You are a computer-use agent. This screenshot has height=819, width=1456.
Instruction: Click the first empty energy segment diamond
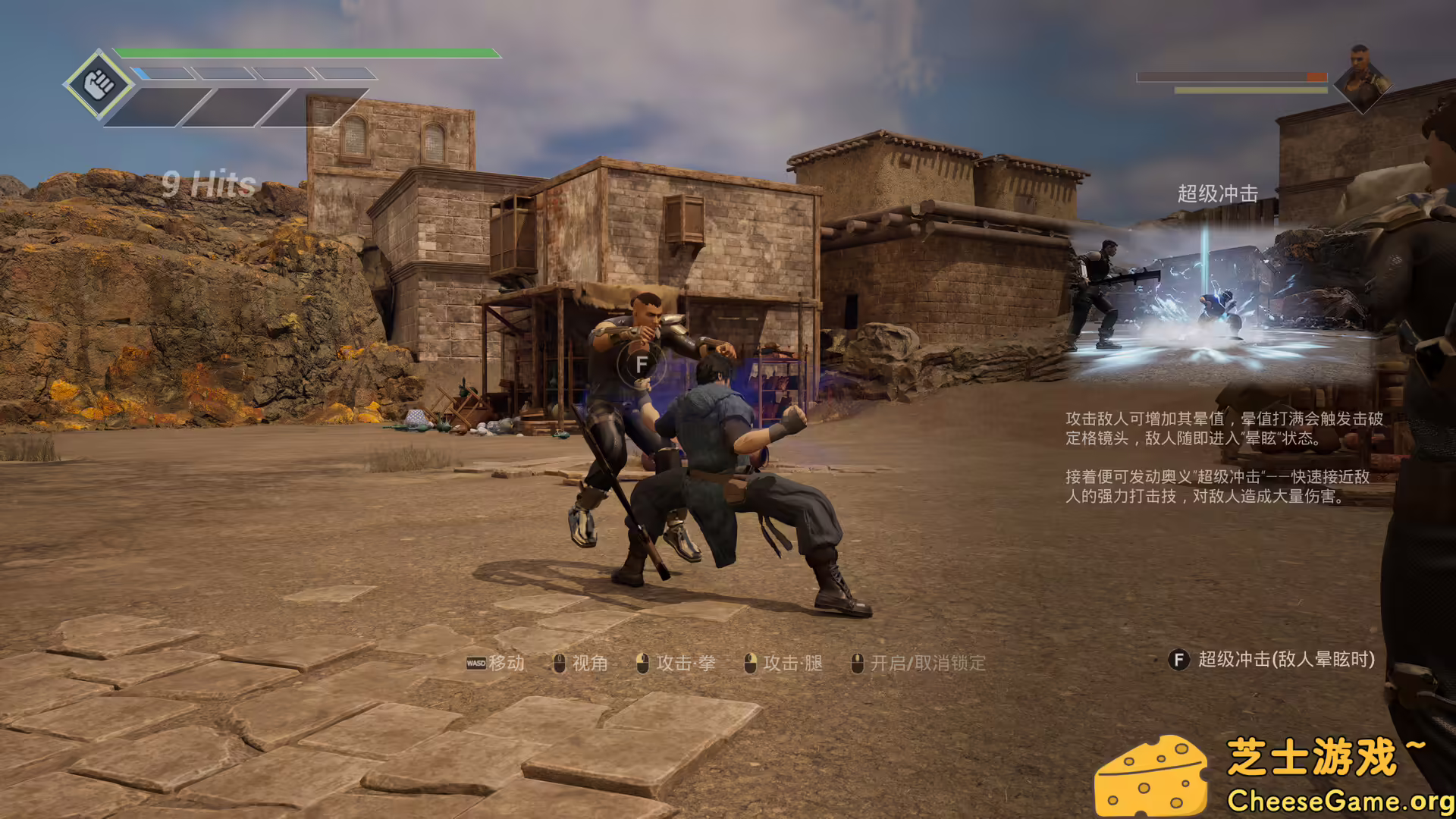(x=162, y=74)
